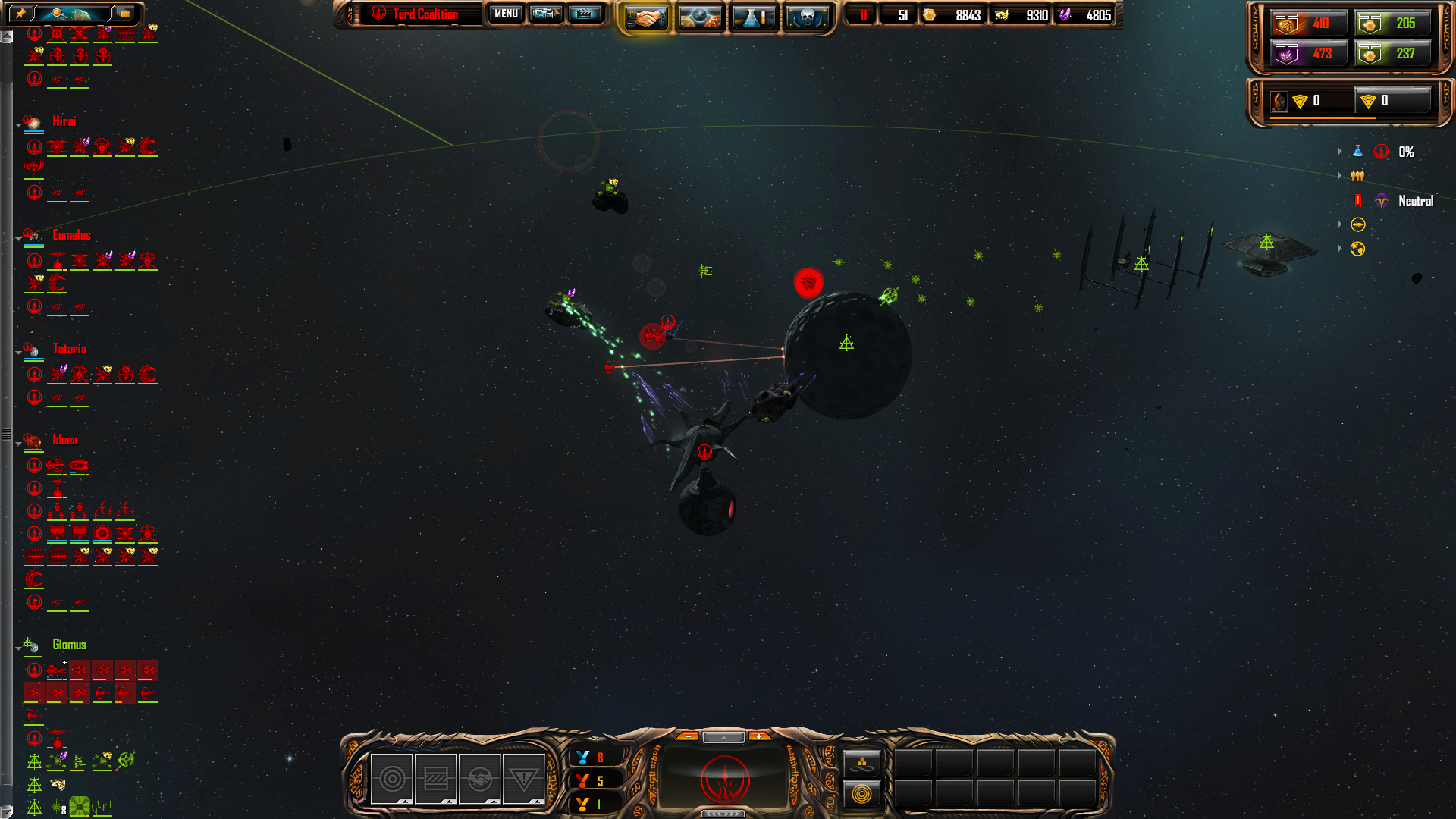Viewport: 1456px width, 819px height.
Task: Open the diplomacy handshake screen
Action: click(x=646, y=17)
